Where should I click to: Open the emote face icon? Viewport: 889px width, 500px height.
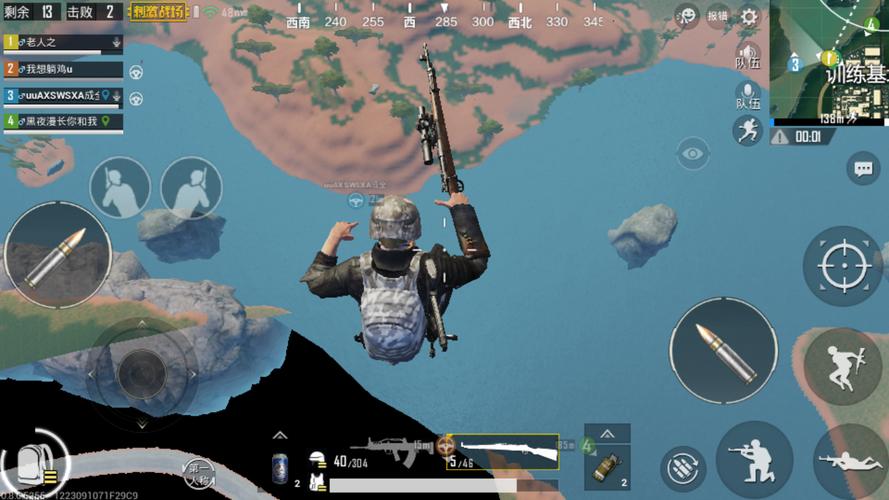pyautogui.click(x=686, y=15)
